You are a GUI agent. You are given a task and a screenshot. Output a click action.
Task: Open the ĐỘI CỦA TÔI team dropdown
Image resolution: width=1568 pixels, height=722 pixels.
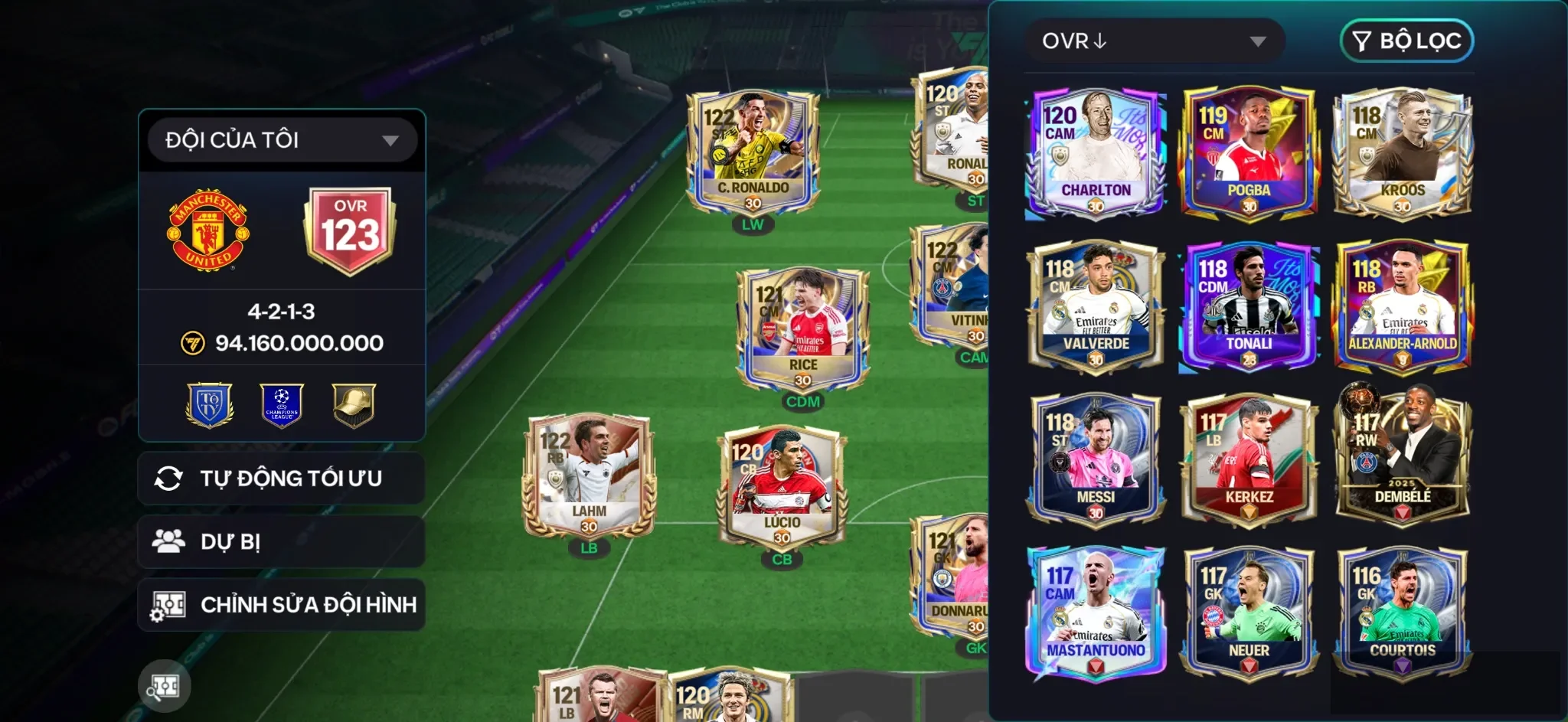click(x=282, y=140)
